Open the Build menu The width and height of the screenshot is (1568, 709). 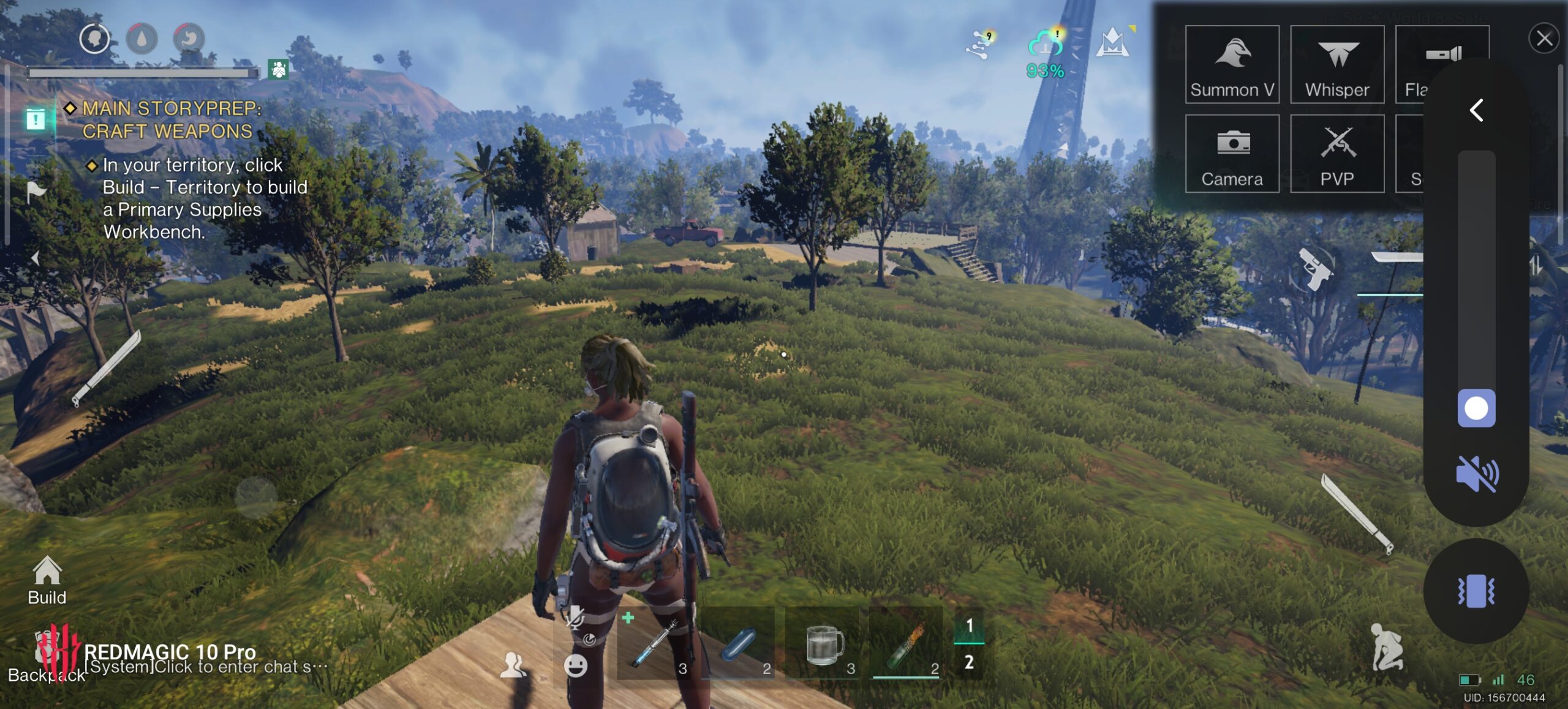point(47,580)
